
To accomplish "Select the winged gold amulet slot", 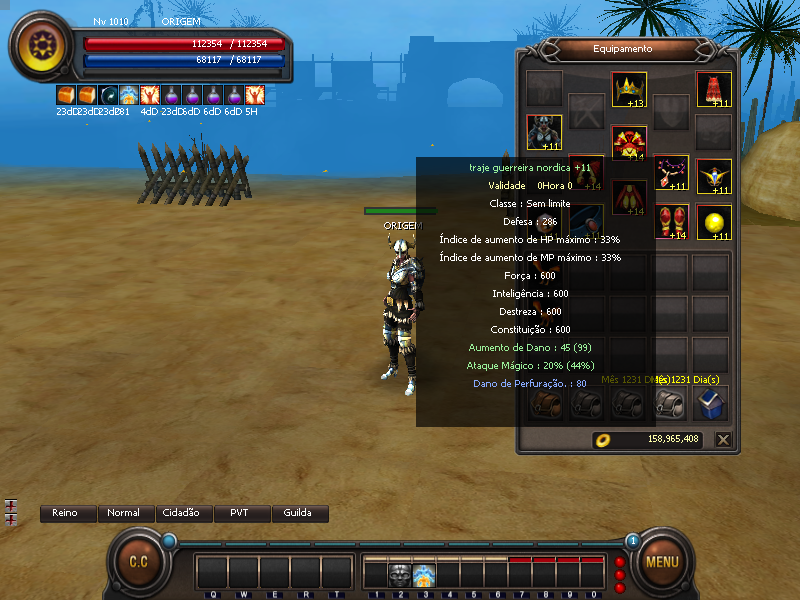I will click(x=713, y=175).
